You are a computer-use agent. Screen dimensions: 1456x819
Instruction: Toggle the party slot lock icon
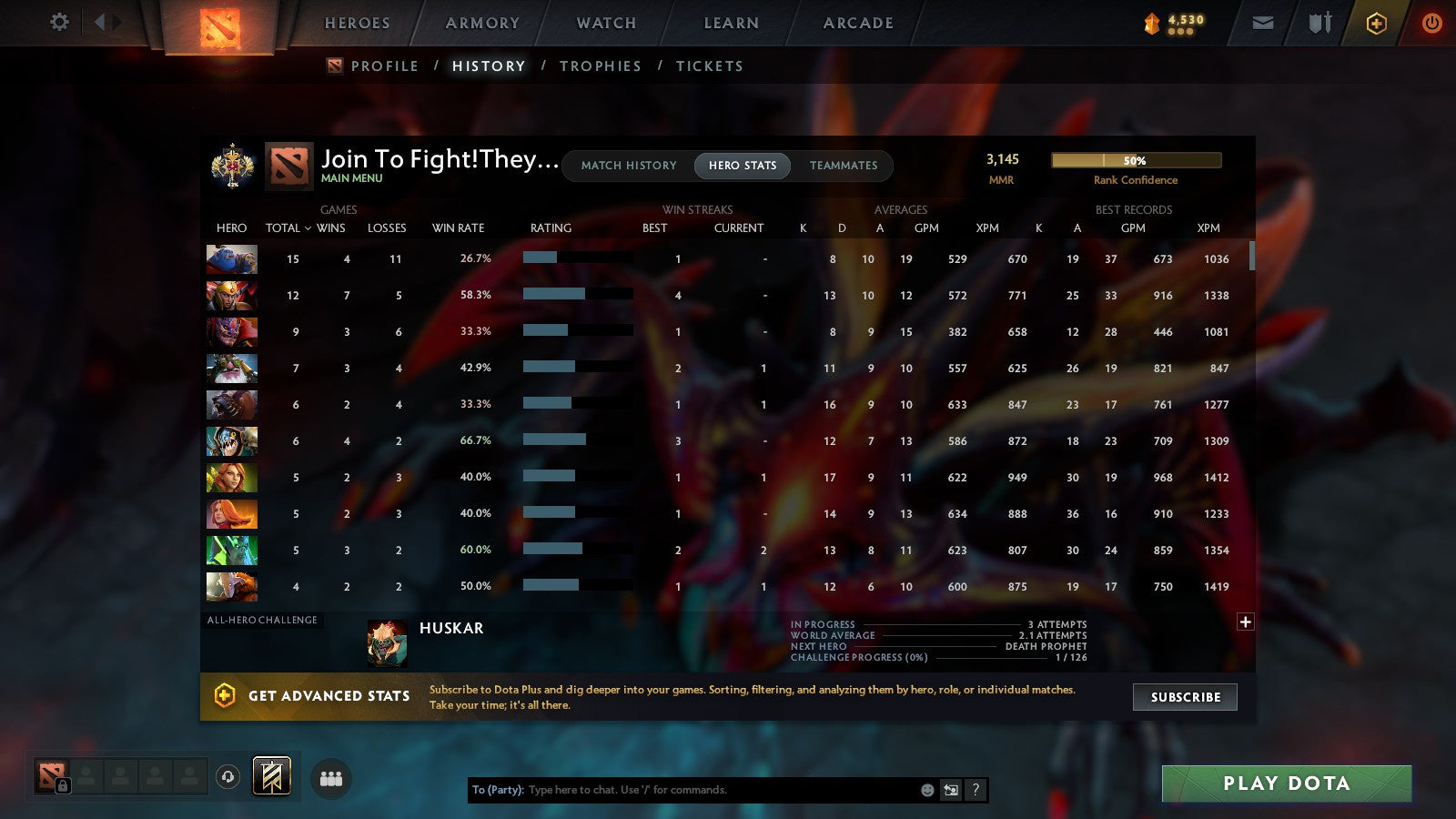coord(63,784)
